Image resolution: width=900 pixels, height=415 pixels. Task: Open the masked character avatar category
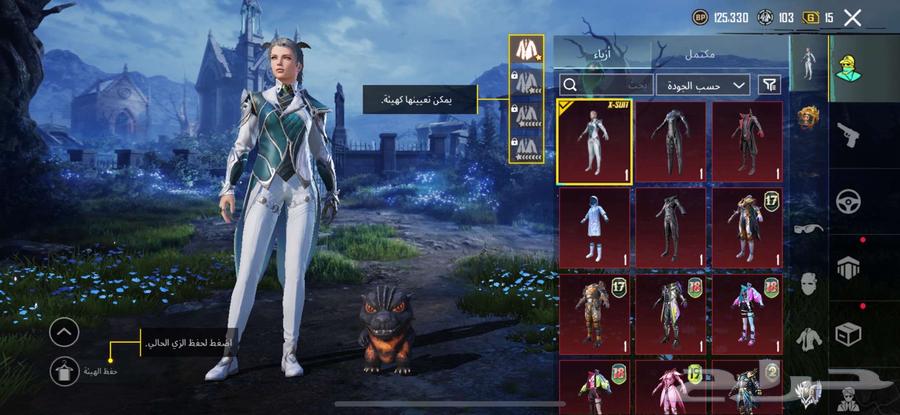point(850,66)
